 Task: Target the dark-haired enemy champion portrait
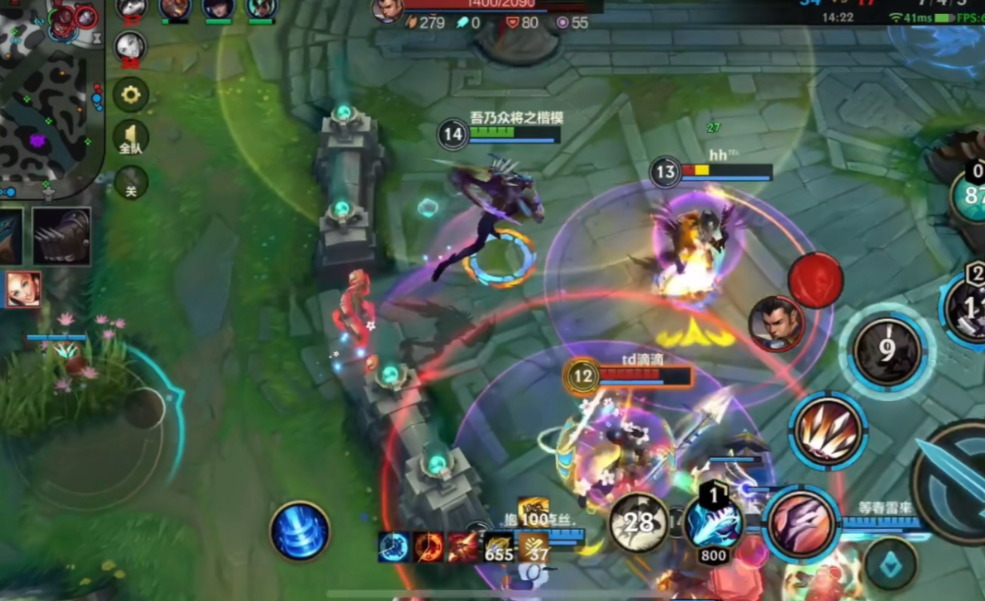[x=776, y=323]
